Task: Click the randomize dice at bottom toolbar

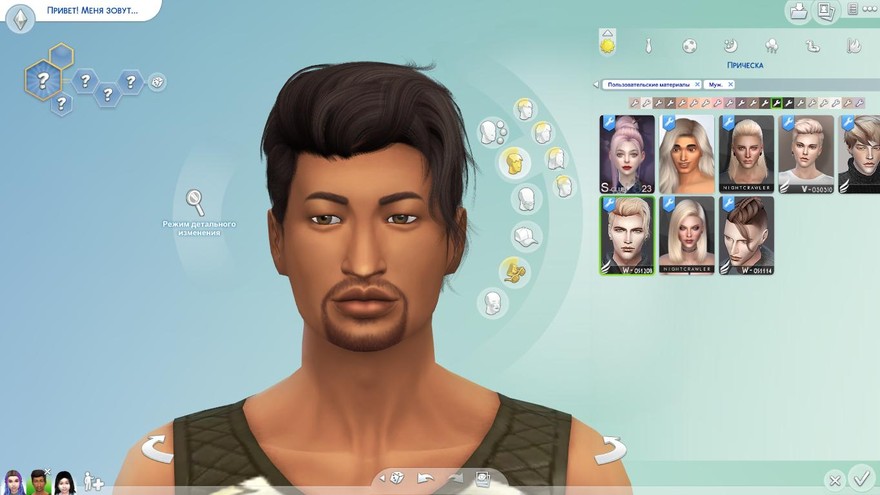Action: pos(397,478)
